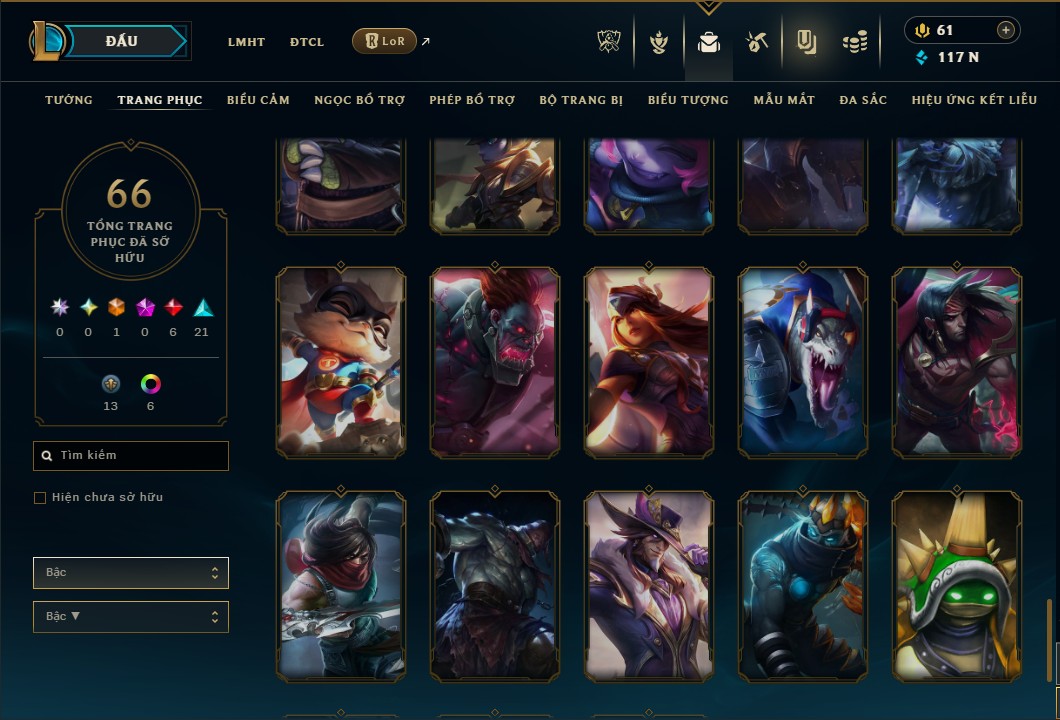Open the Clash trophy banner icon

609,42
